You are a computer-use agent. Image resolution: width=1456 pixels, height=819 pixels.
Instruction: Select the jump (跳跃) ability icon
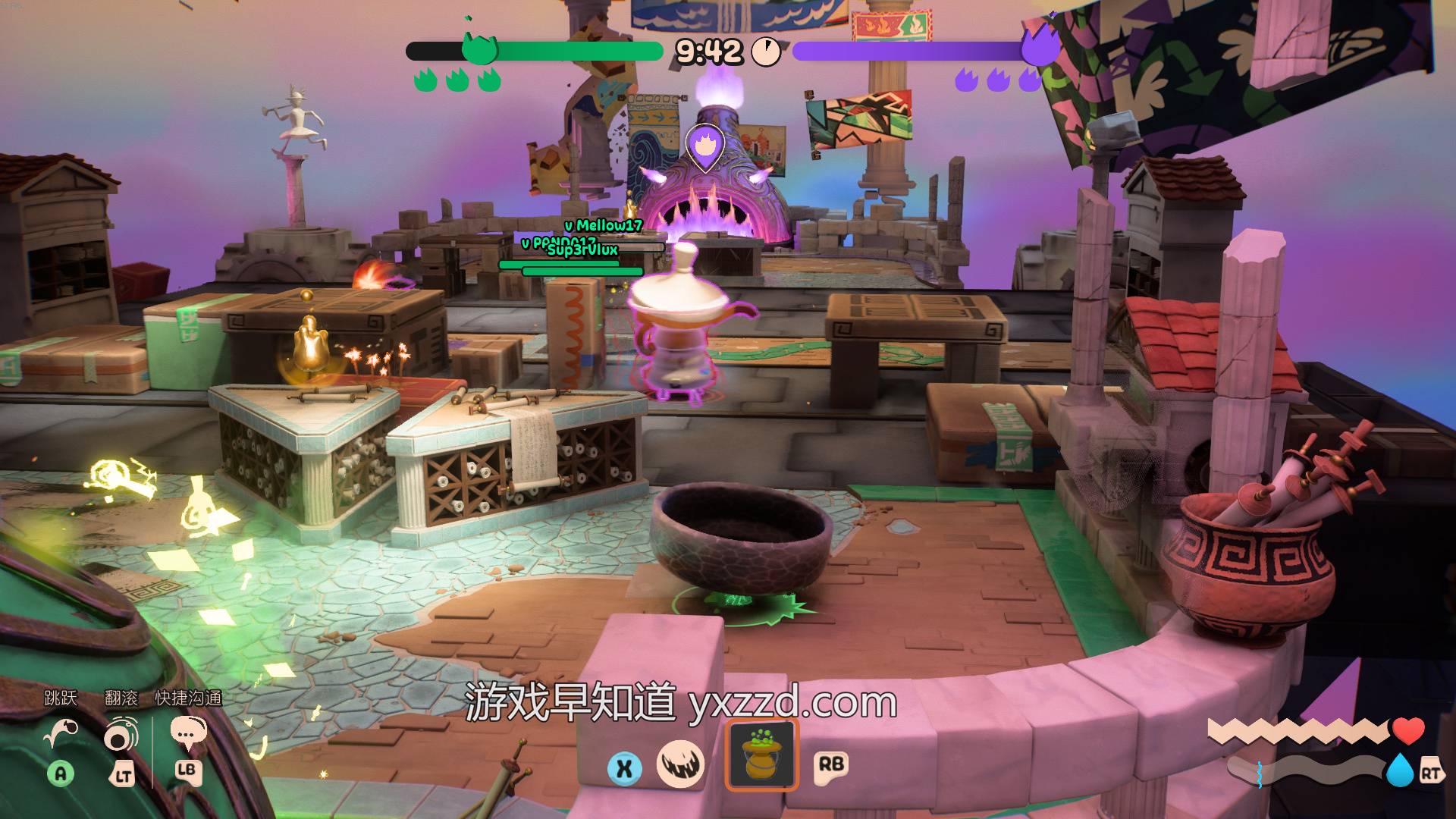pos(61,734)
